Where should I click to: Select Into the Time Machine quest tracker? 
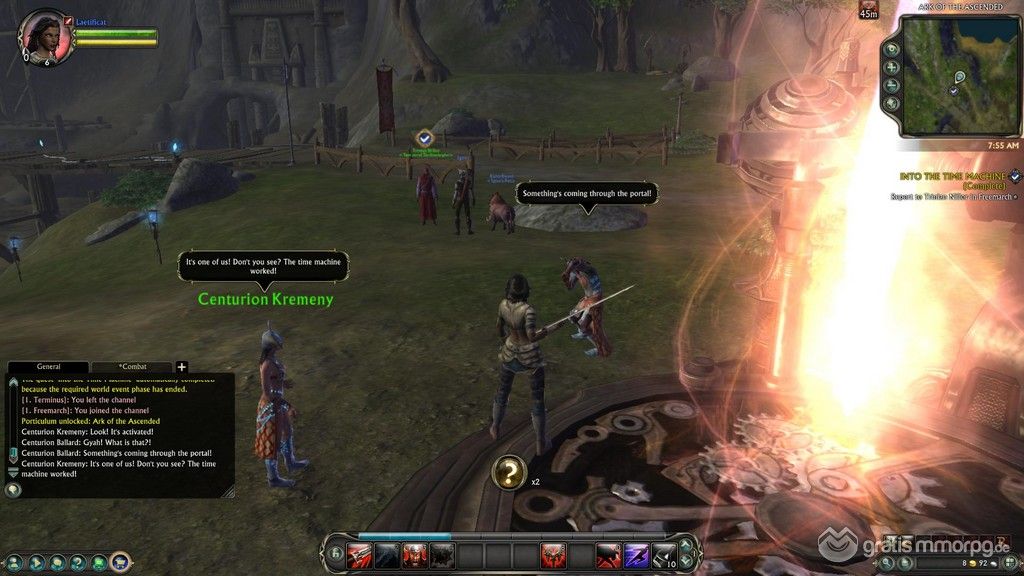coord(952,176)
